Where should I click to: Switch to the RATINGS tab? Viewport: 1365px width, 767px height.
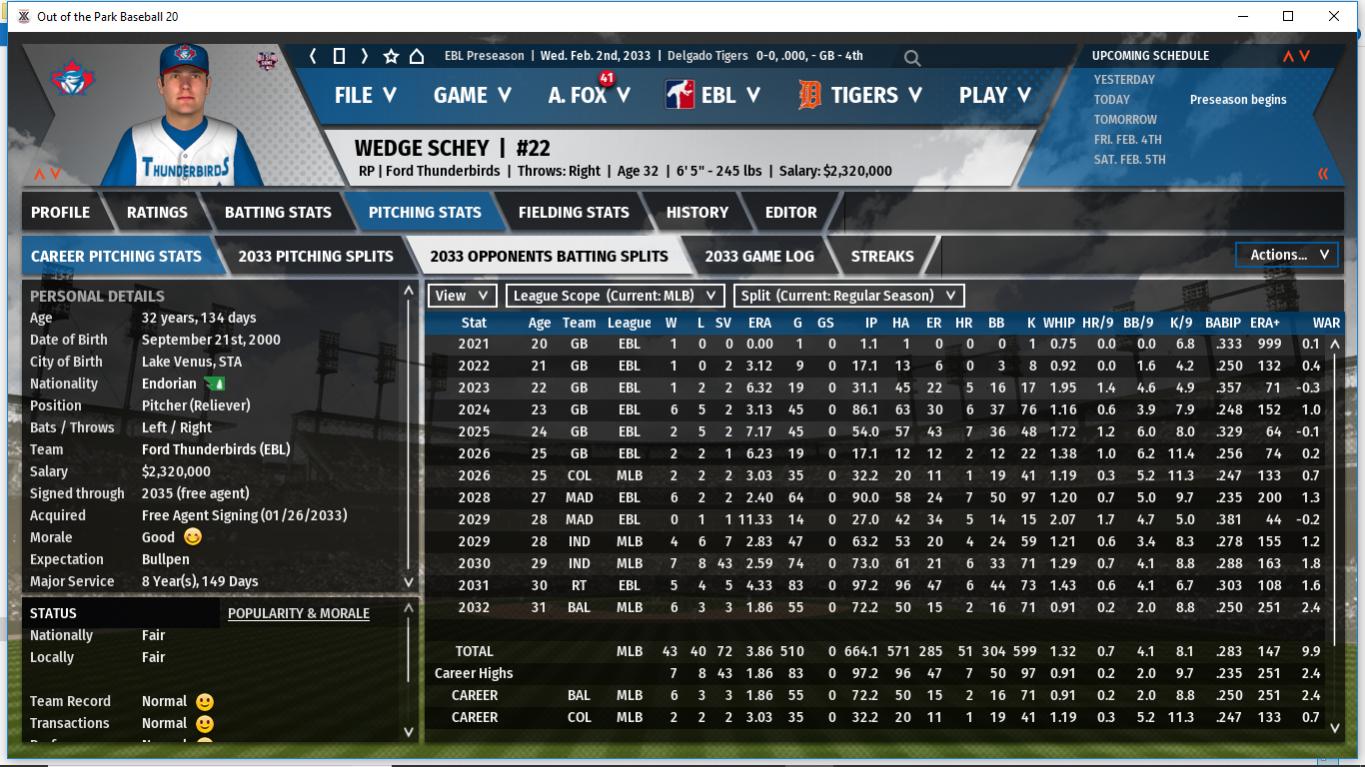coord(157,212)
